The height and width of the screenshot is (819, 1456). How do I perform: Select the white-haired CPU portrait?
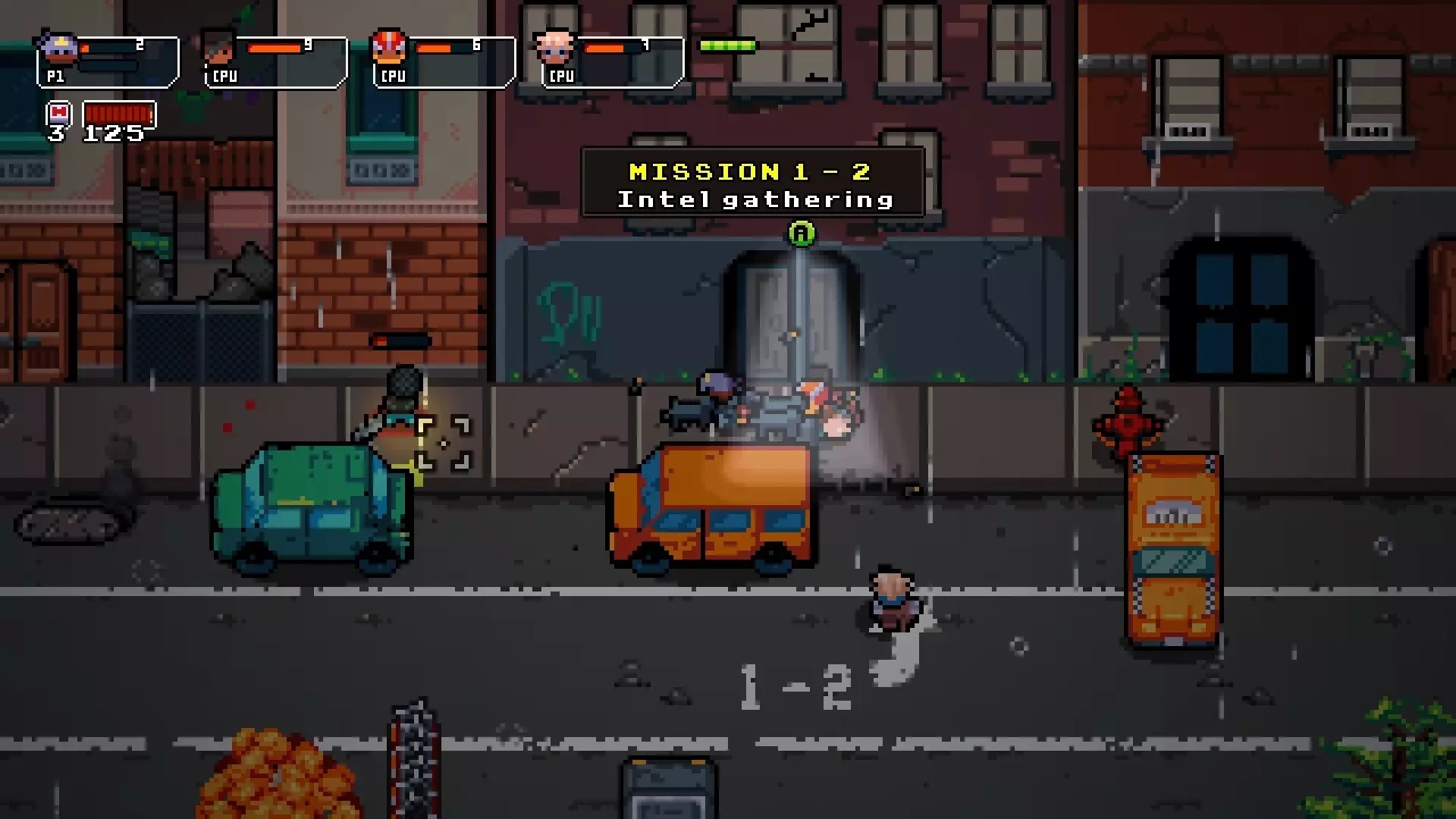tap(556, 45)
